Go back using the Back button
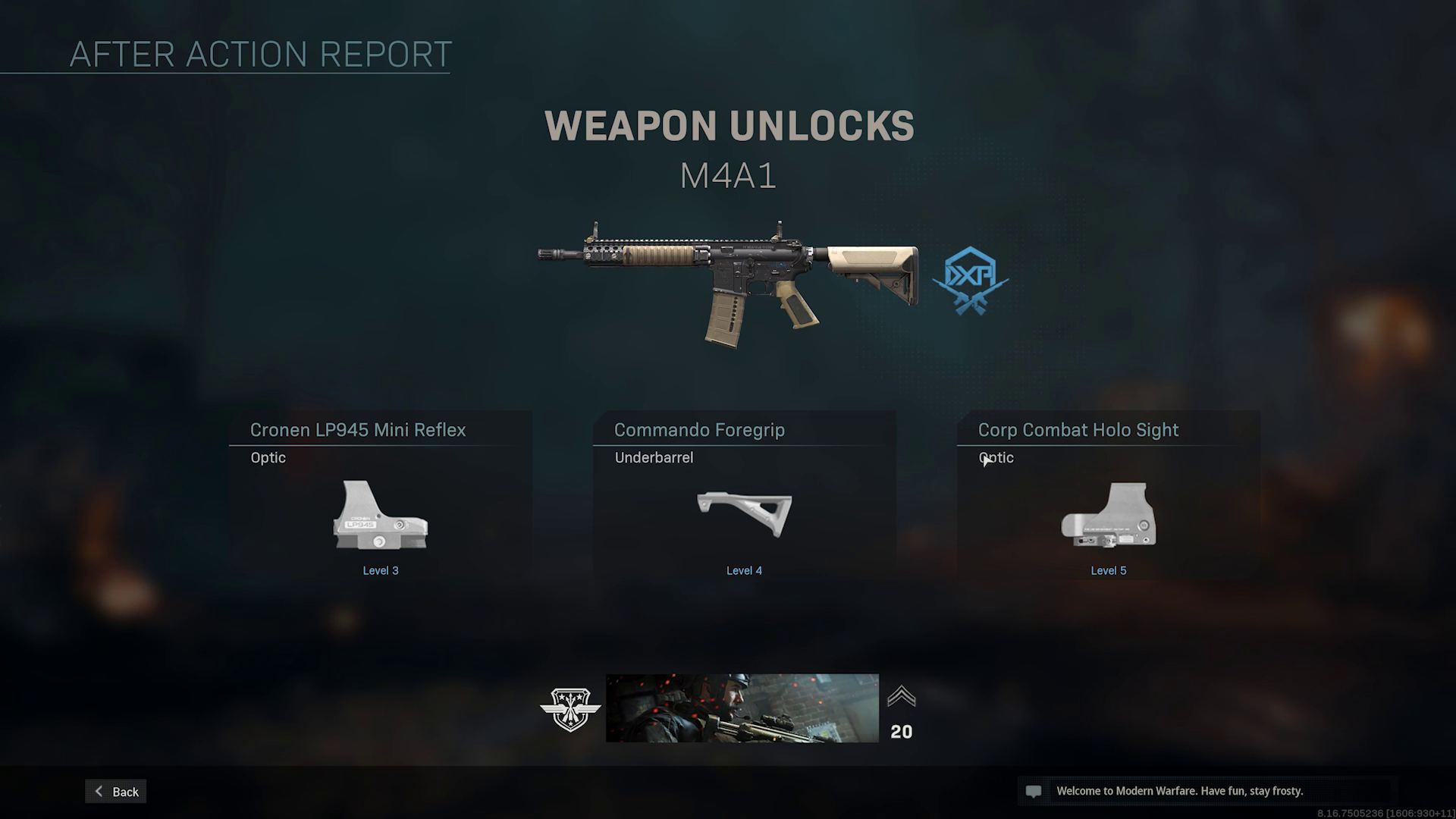 coord(116,791)
